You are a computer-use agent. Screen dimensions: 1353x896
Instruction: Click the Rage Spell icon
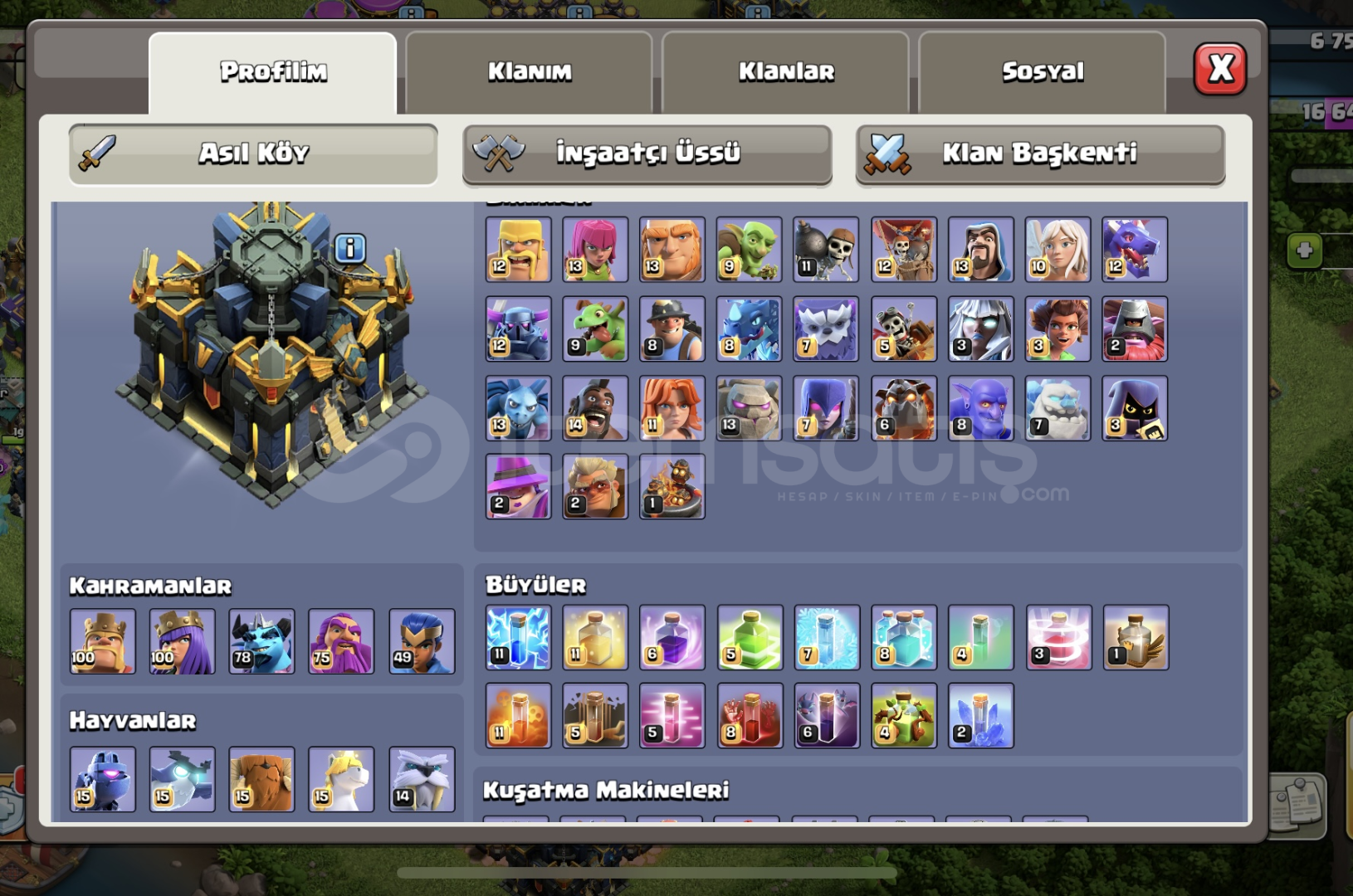coord(671,639)
